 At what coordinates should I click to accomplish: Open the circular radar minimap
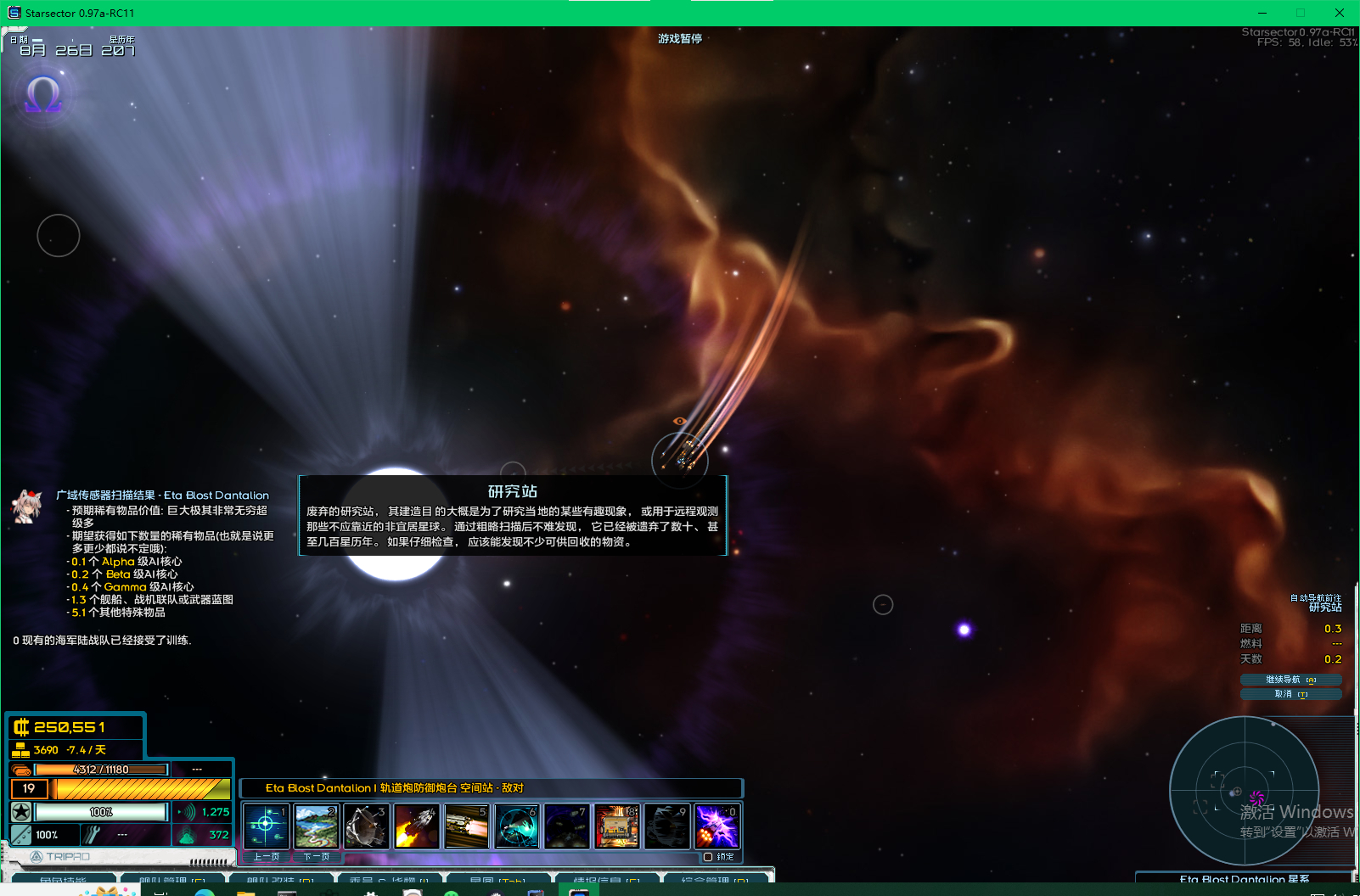(x=1244, y=791)
